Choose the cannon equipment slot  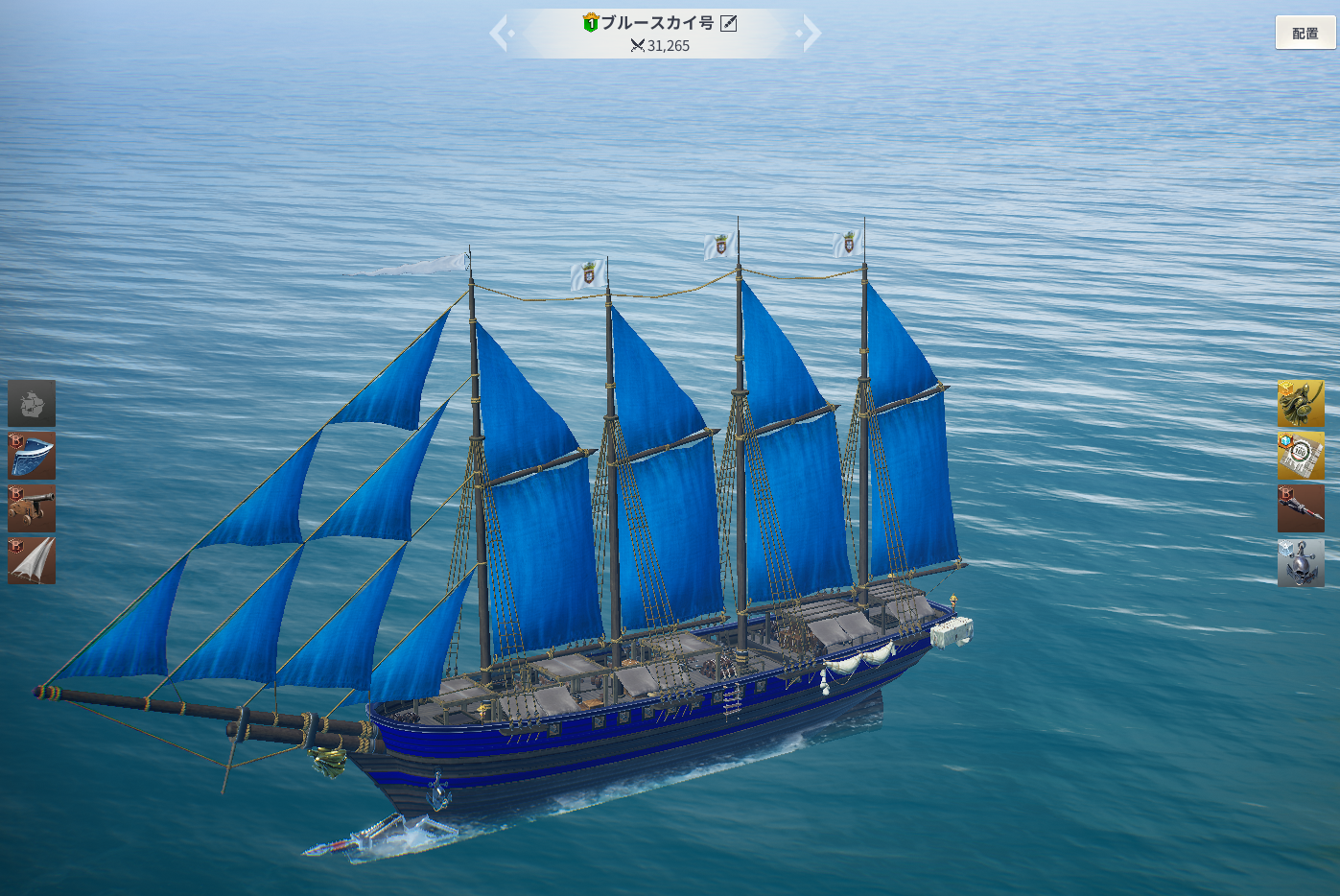(32, 508)
